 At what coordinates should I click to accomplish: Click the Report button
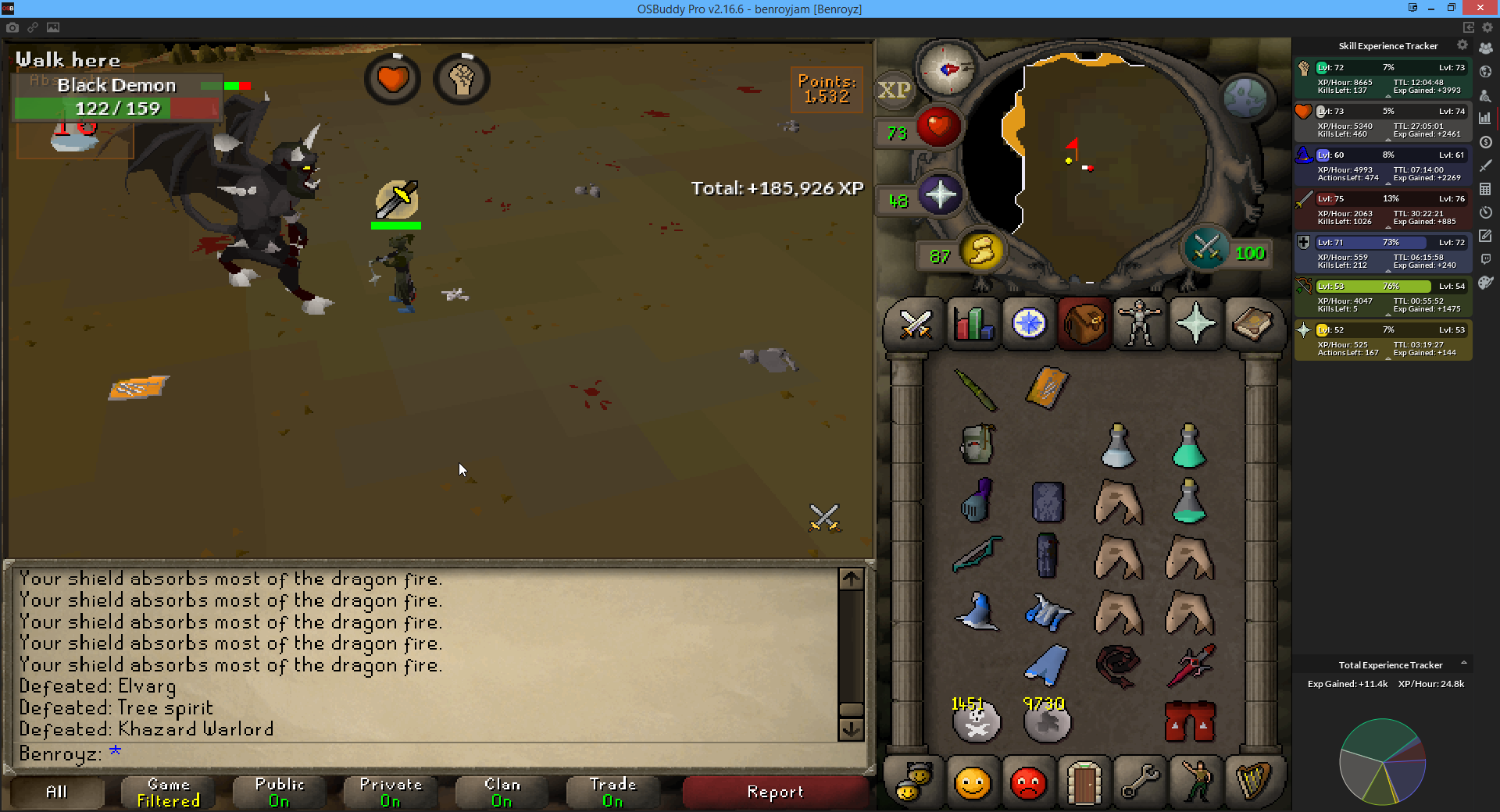tap(774, 792)
